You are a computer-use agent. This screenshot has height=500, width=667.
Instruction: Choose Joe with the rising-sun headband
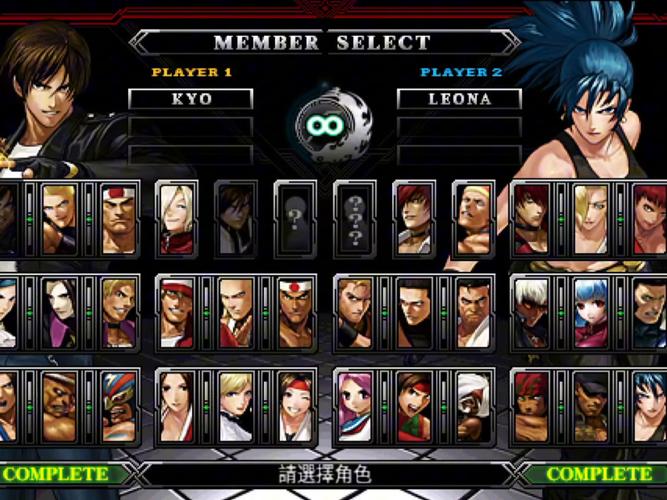[x=295, y=312]
